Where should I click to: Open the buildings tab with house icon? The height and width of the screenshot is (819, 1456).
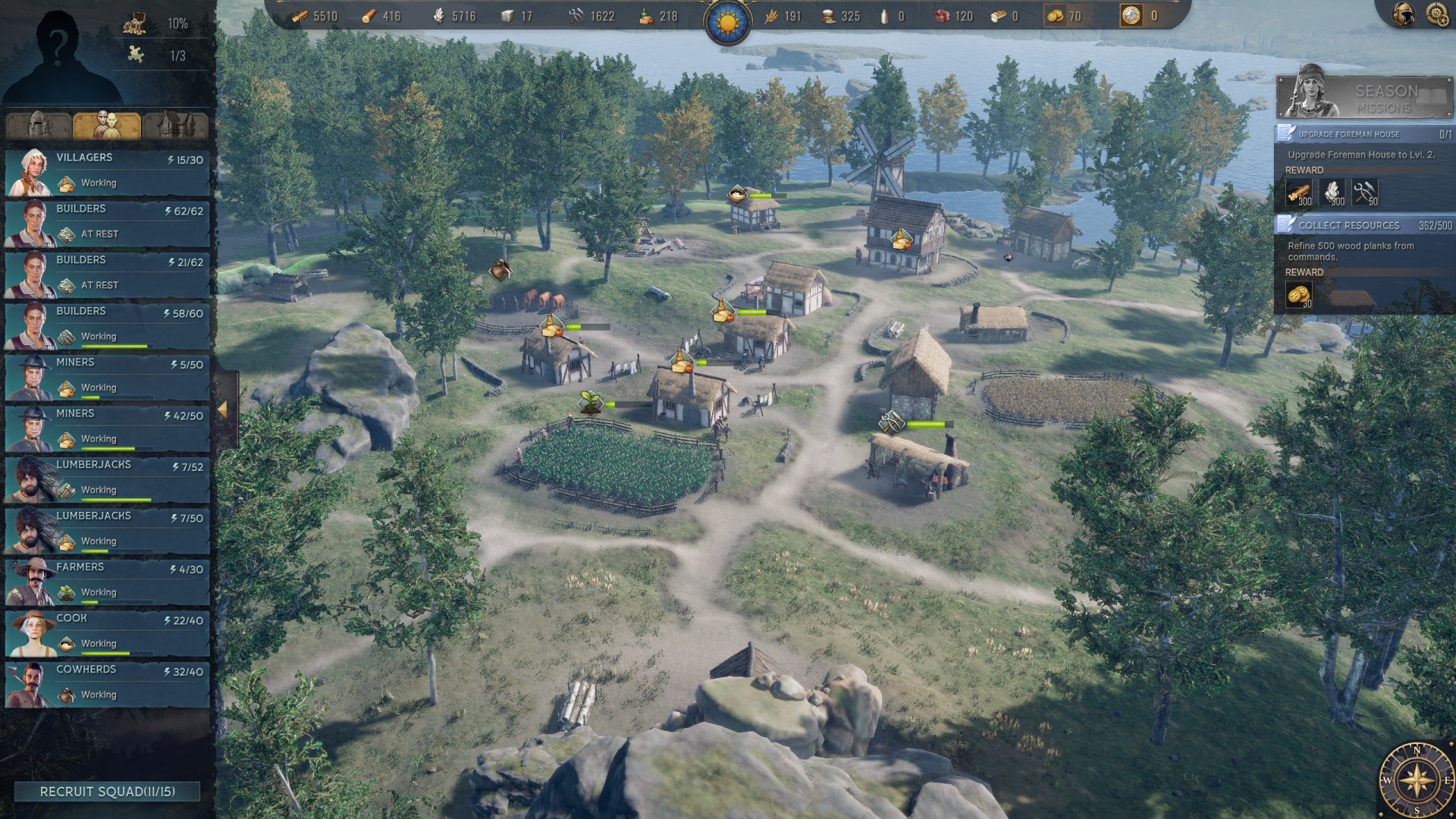pos(175,125)
